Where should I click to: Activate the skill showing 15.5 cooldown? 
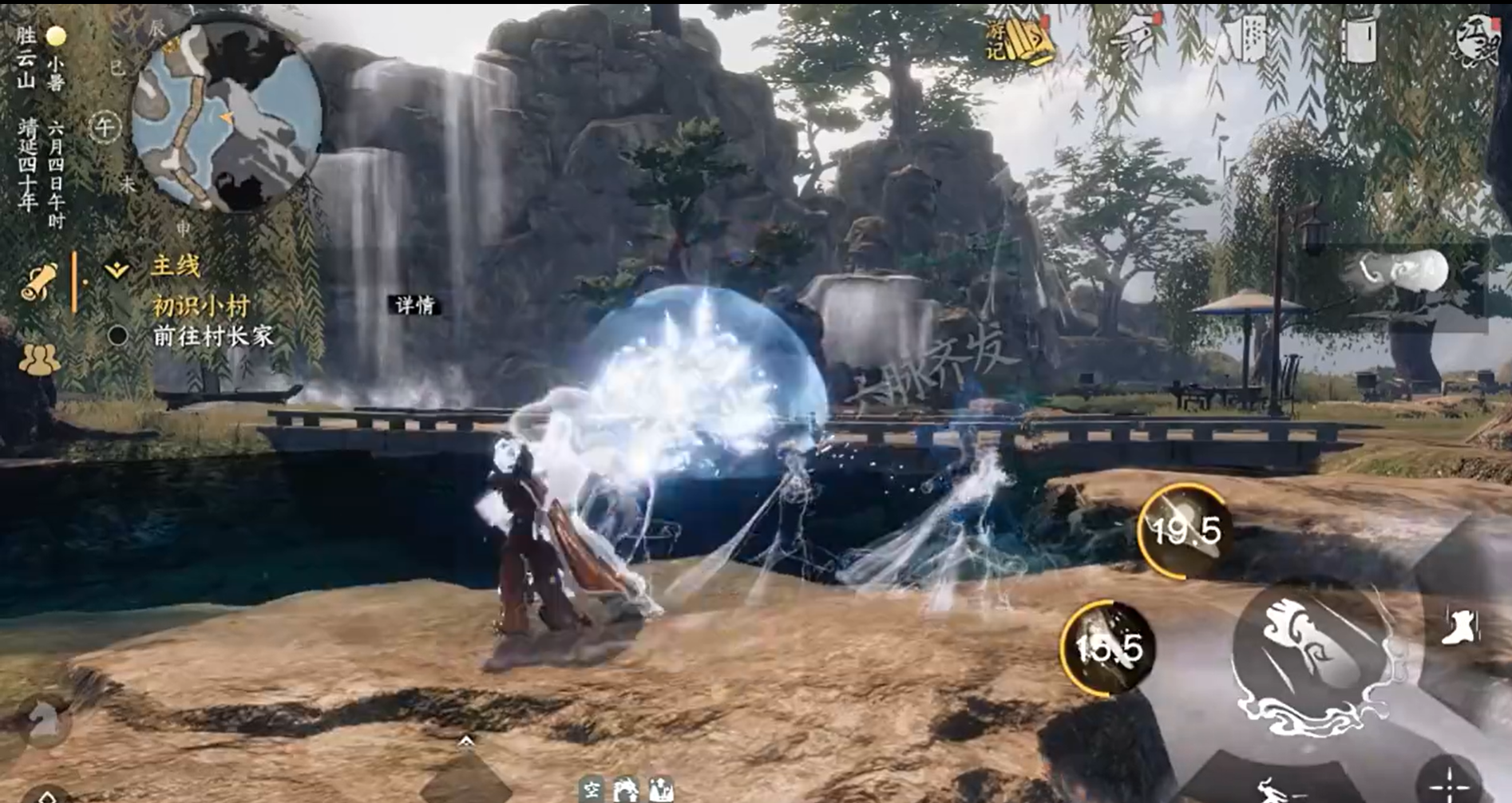click(x=1108, y=647)
